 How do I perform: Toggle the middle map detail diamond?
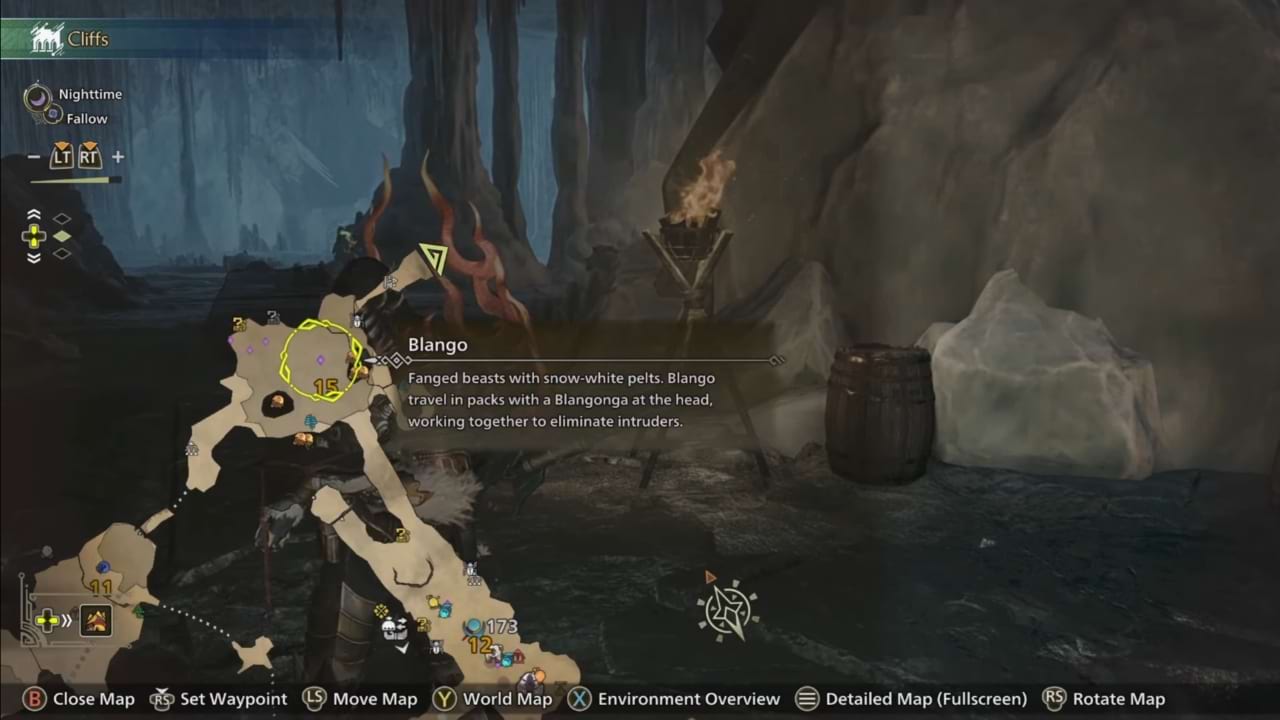[62, 236]
